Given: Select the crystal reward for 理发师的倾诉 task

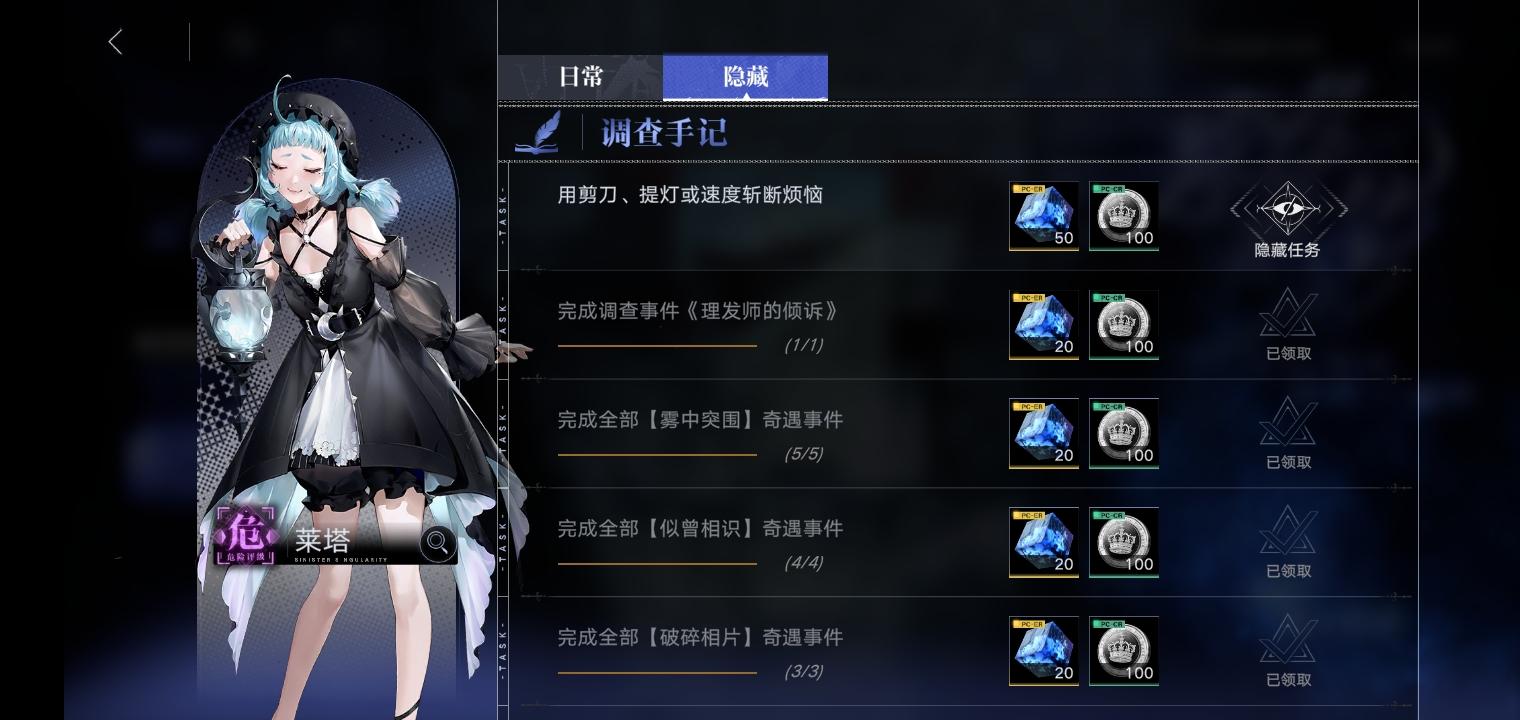Looking at the screenshot, I should click(x=1044, y=325).
